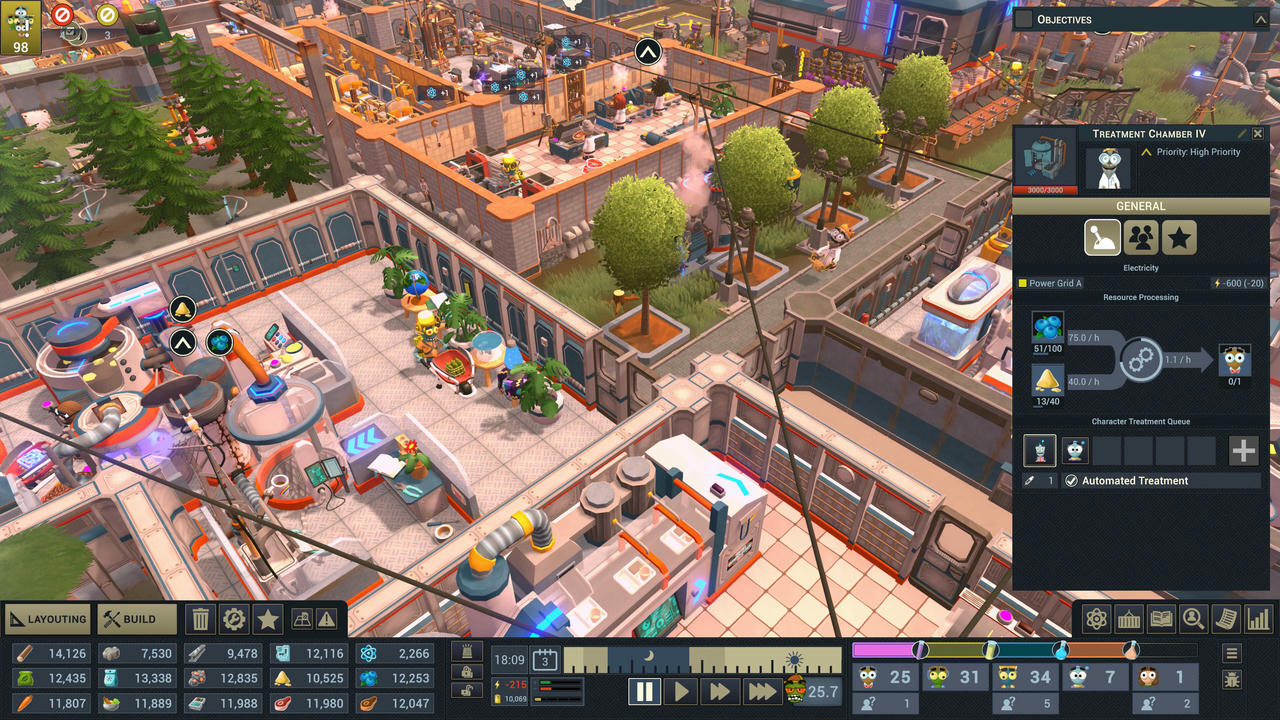Open the star tab in chamber panel
The image size is (1280, 720).
(x=1179, y=238)
